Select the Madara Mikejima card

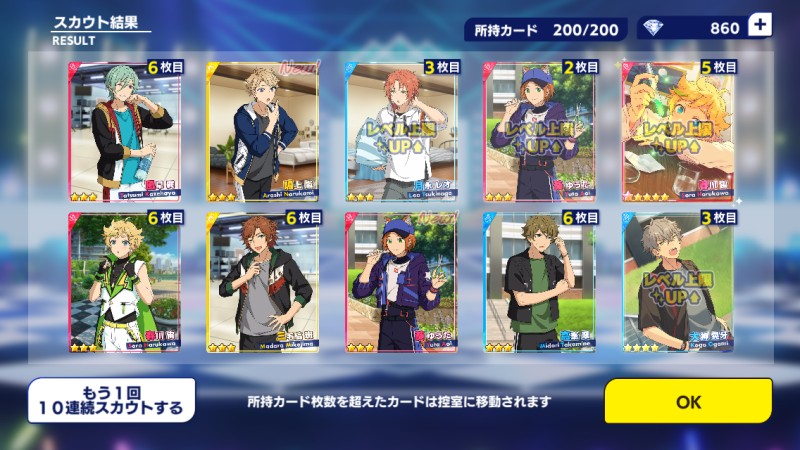261,283
